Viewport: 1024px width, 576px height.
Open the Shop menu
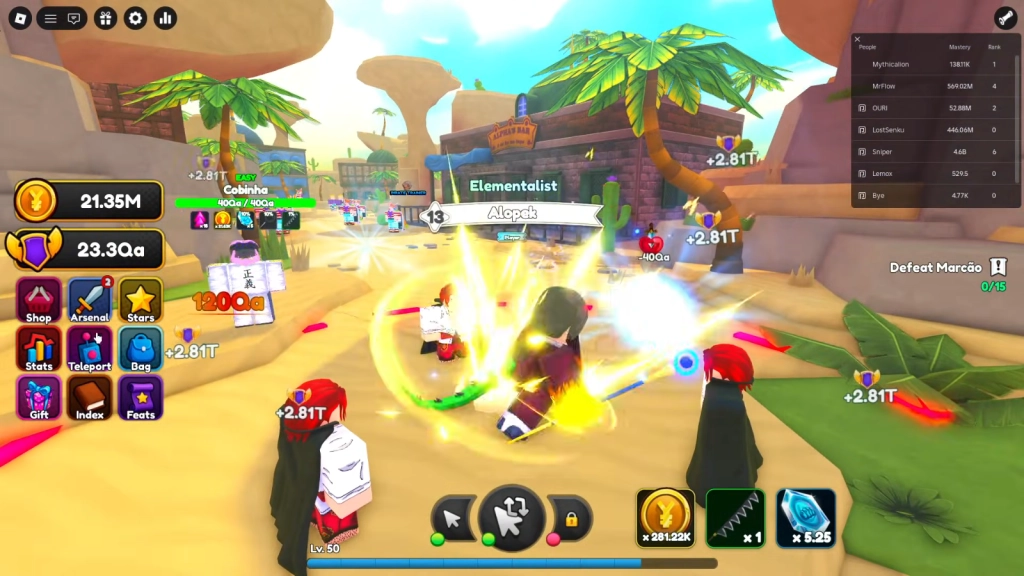tap(39, 301)
